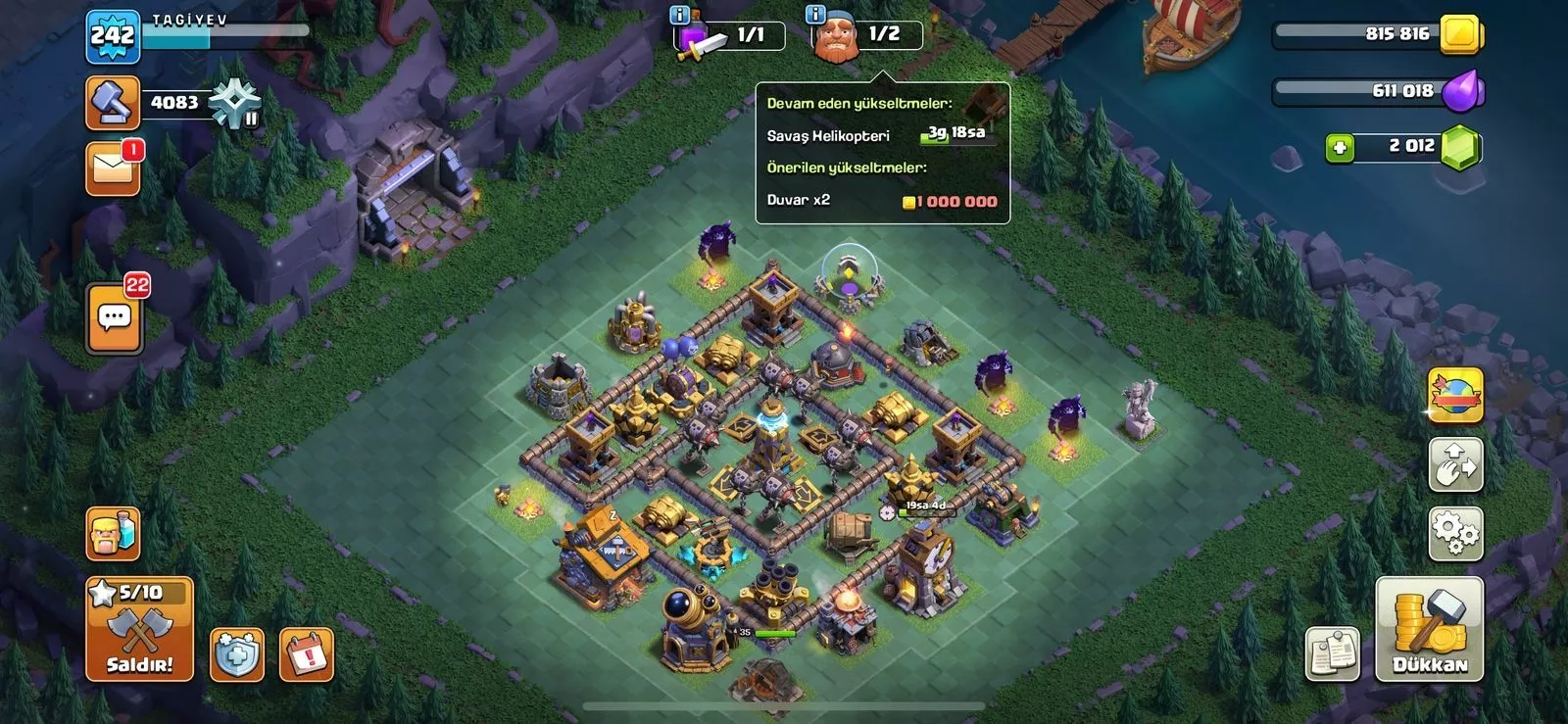Tap the Saldır! attack button

coord(139,629)
